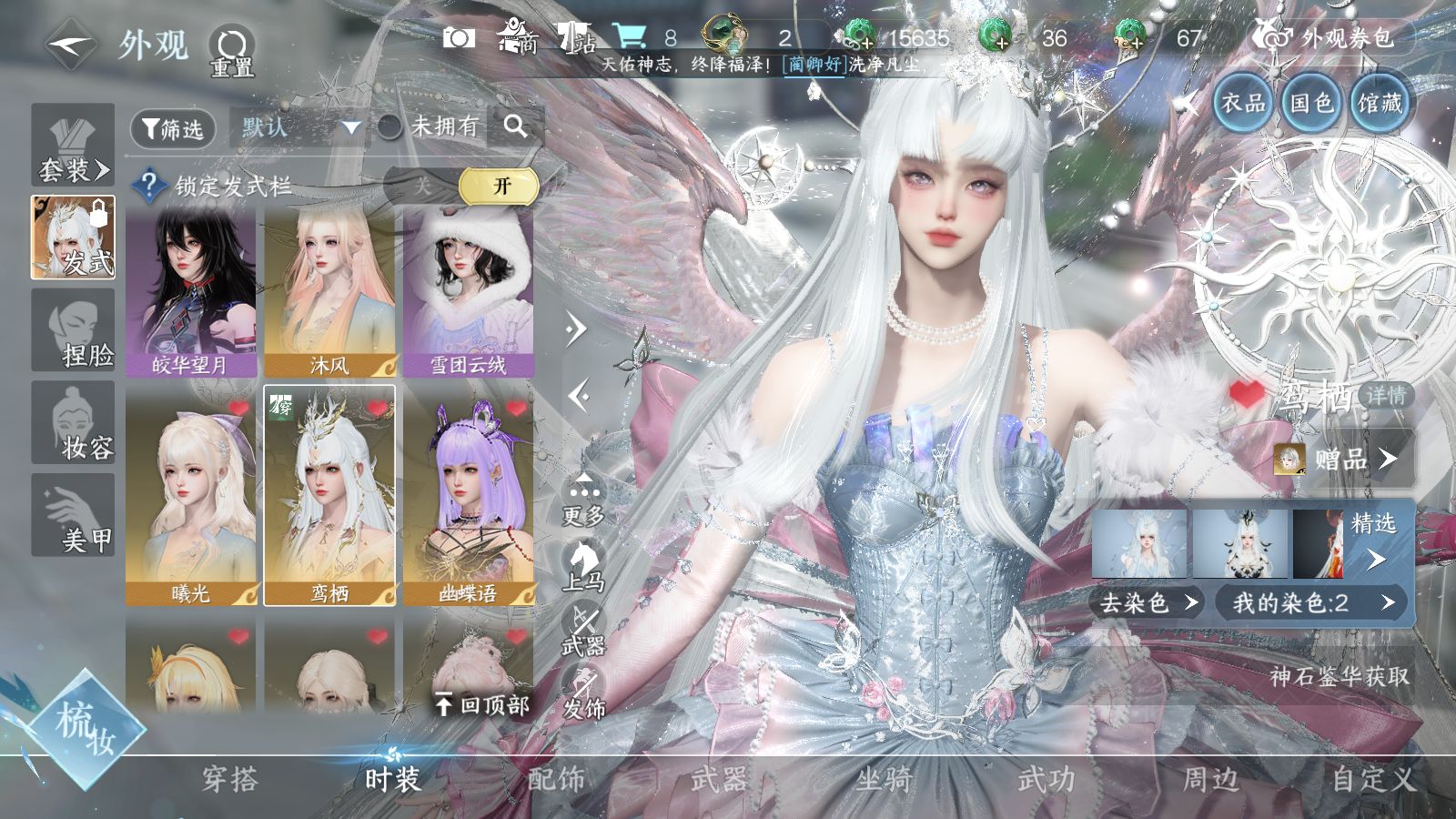The image size is (1456, 819).
Task: Open 赠品 gift panel
Action: [x=1344, y=459]
